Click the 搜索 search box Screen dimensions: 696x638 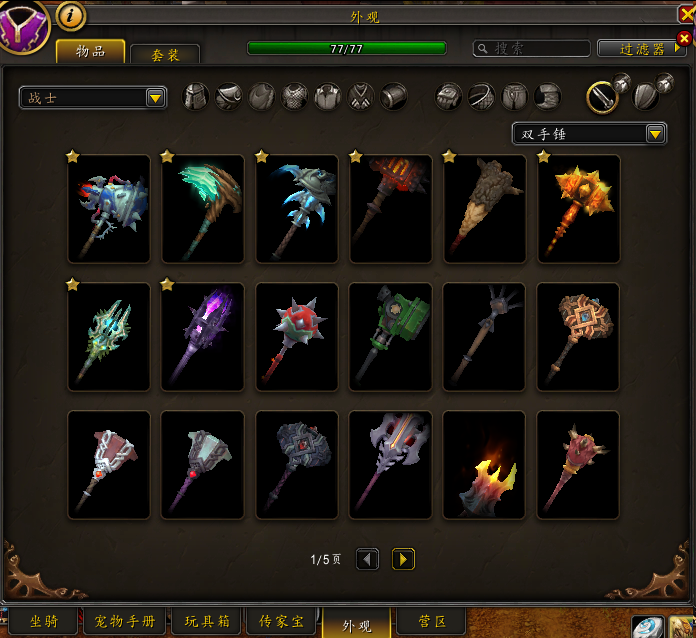click(532, 48)
